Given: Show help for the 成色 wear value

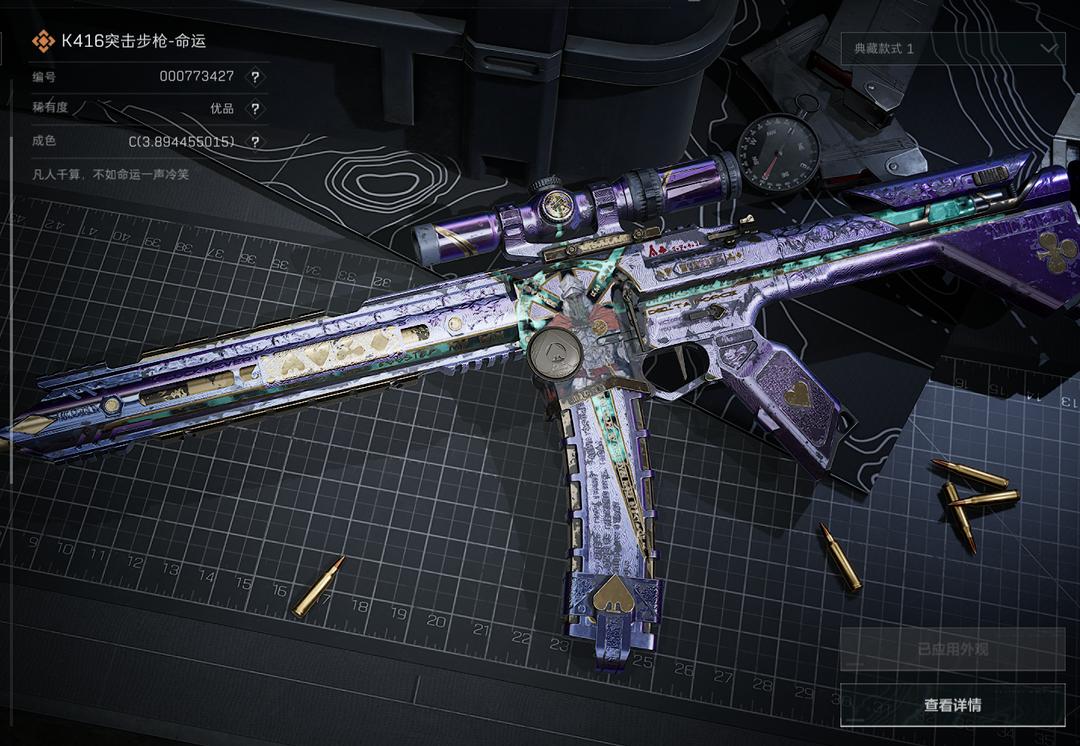Looking at the screenshot, I should (x=255, y=142).
